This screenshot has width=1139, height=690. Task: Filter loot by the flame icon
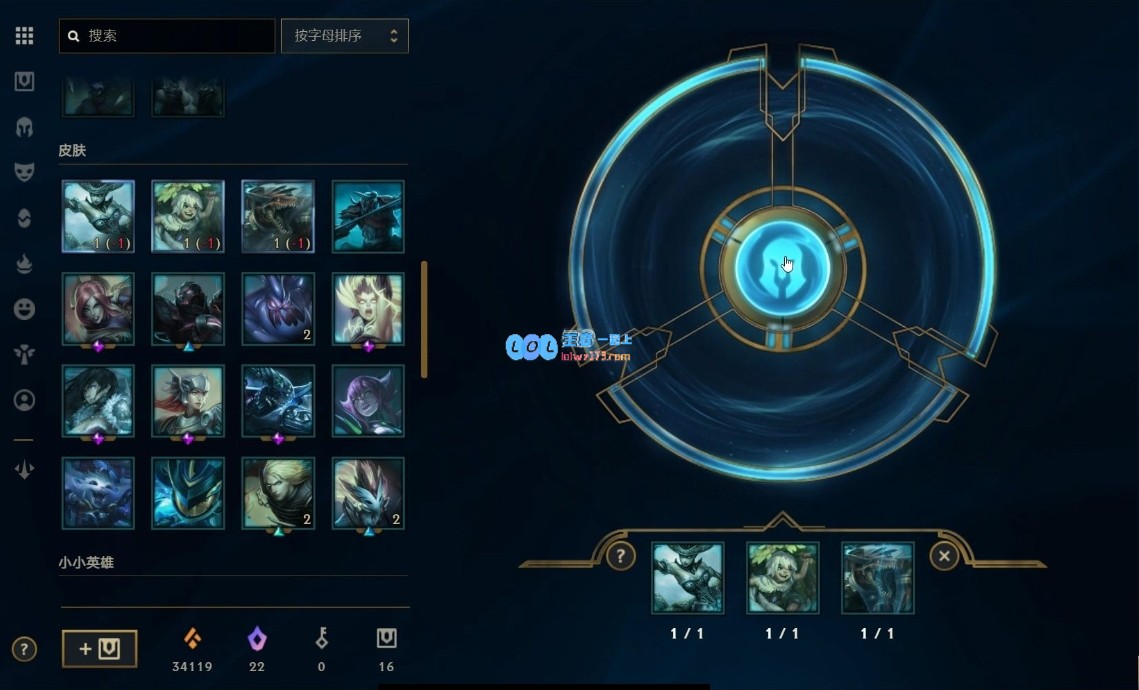[x=25, y=263]
